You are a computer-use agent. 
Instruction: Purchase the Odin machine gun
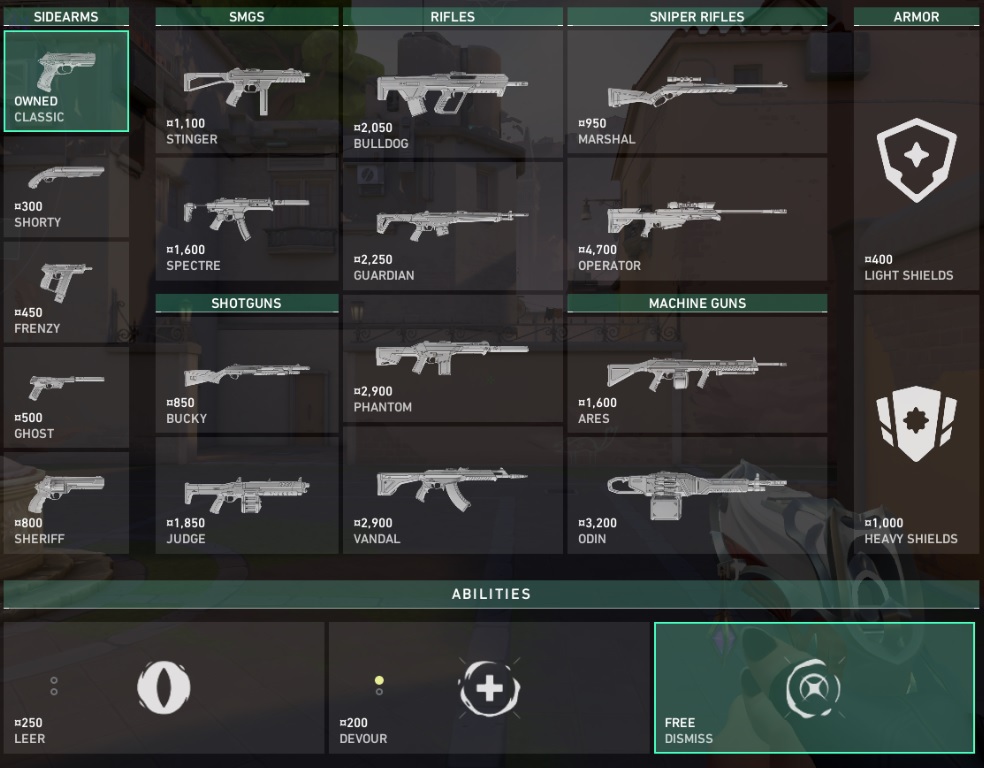pyautogui.click(x=697, y=495)
